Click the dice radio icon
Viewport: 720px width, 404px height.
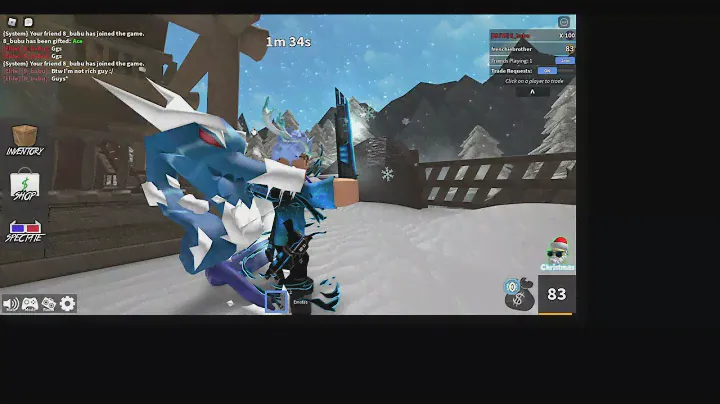coord(48,303)
